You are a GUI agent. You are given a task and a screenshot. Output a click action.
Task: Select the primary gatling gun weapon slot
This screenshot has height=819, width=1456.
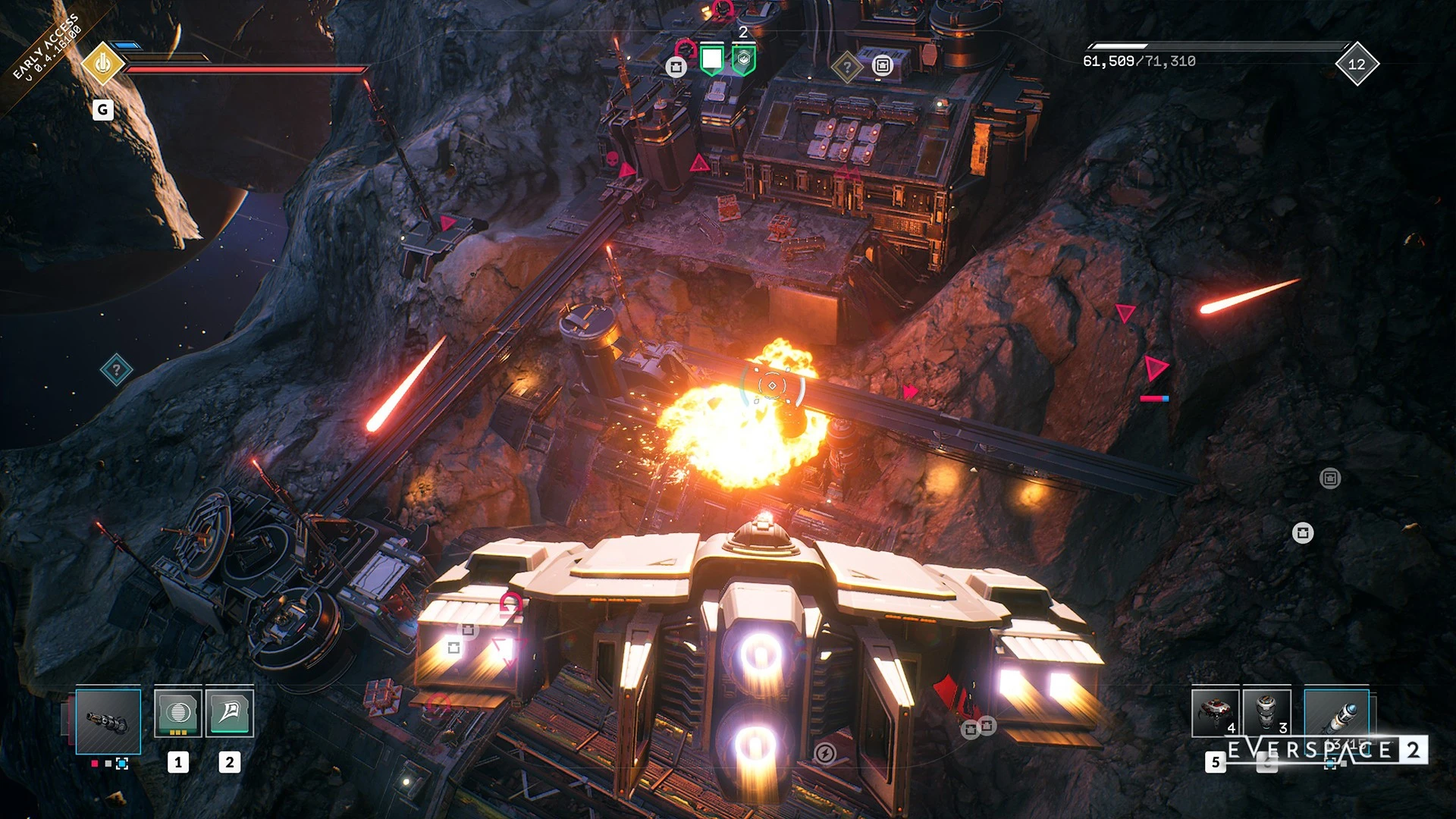coord(108,721)
